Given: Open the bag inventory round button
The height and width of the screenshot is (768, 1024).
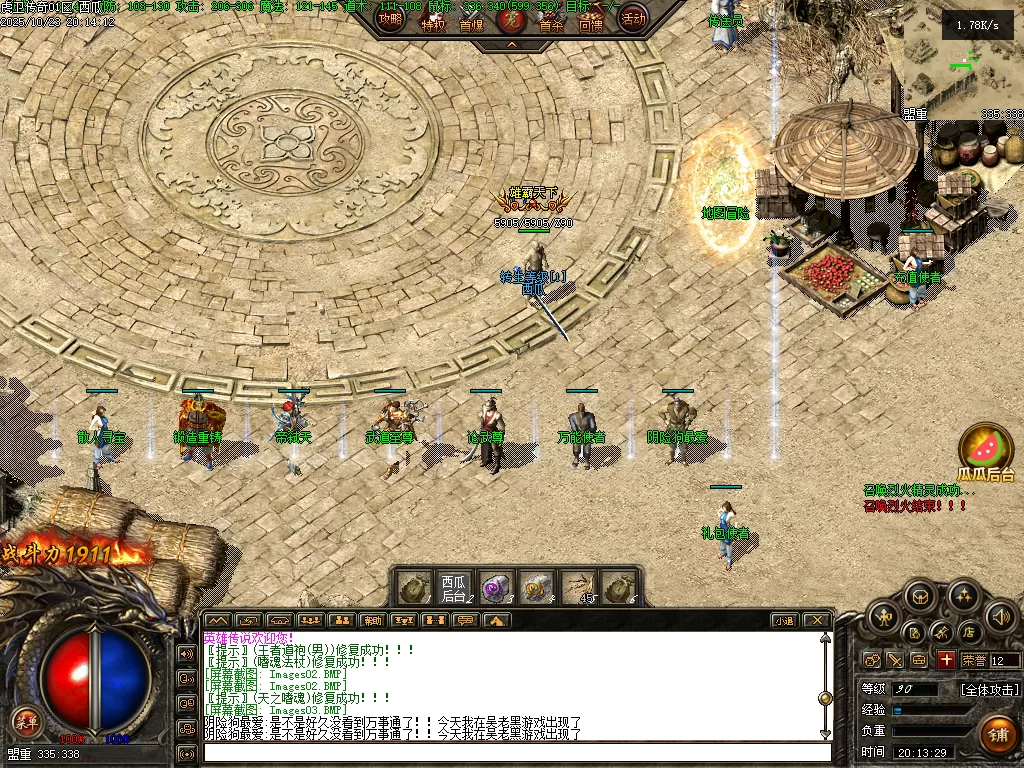Looking at the screenshot, I should point(921,598).
